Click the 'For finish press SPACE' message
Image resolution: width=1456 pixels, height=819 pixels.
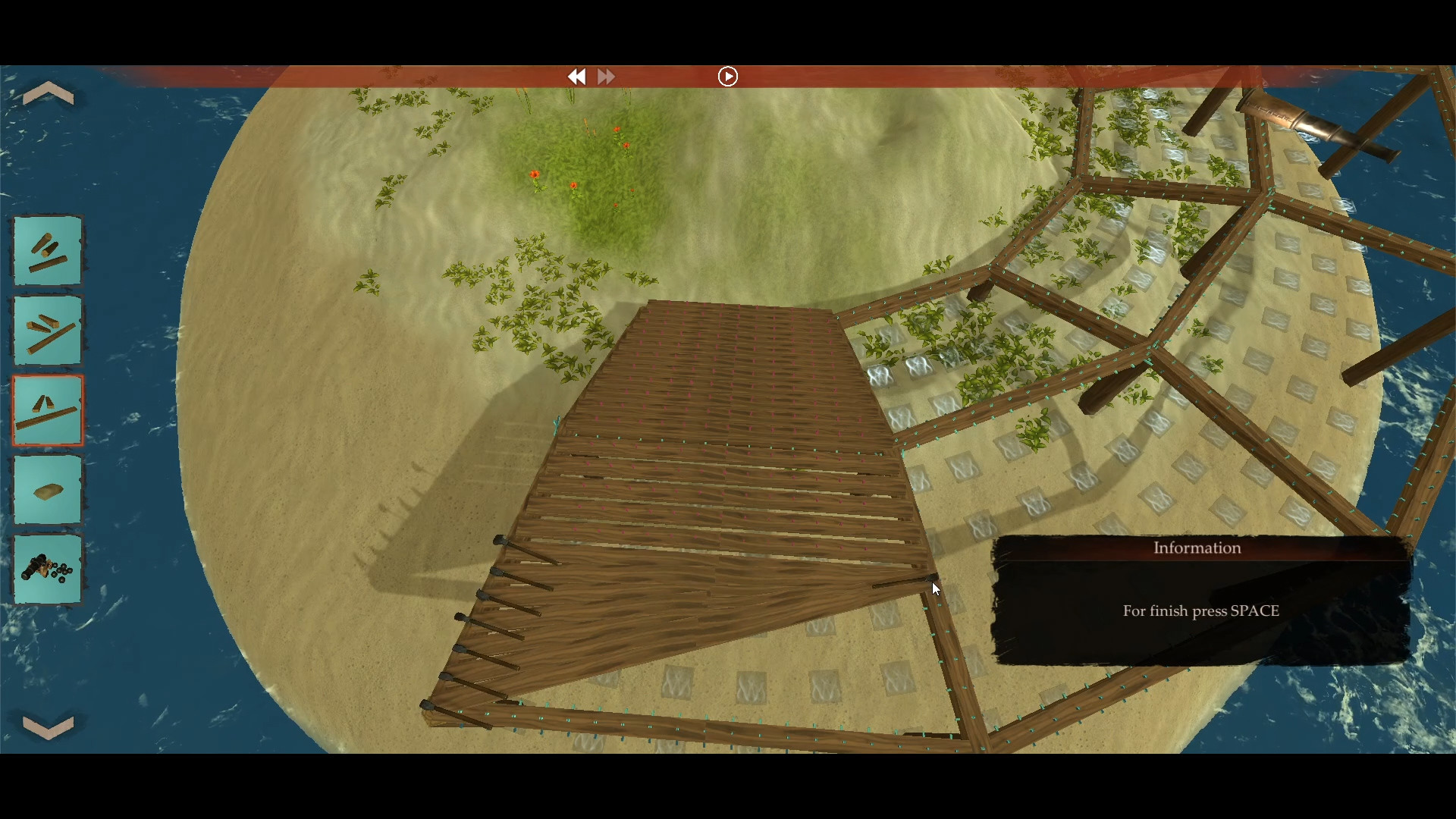1200,610
